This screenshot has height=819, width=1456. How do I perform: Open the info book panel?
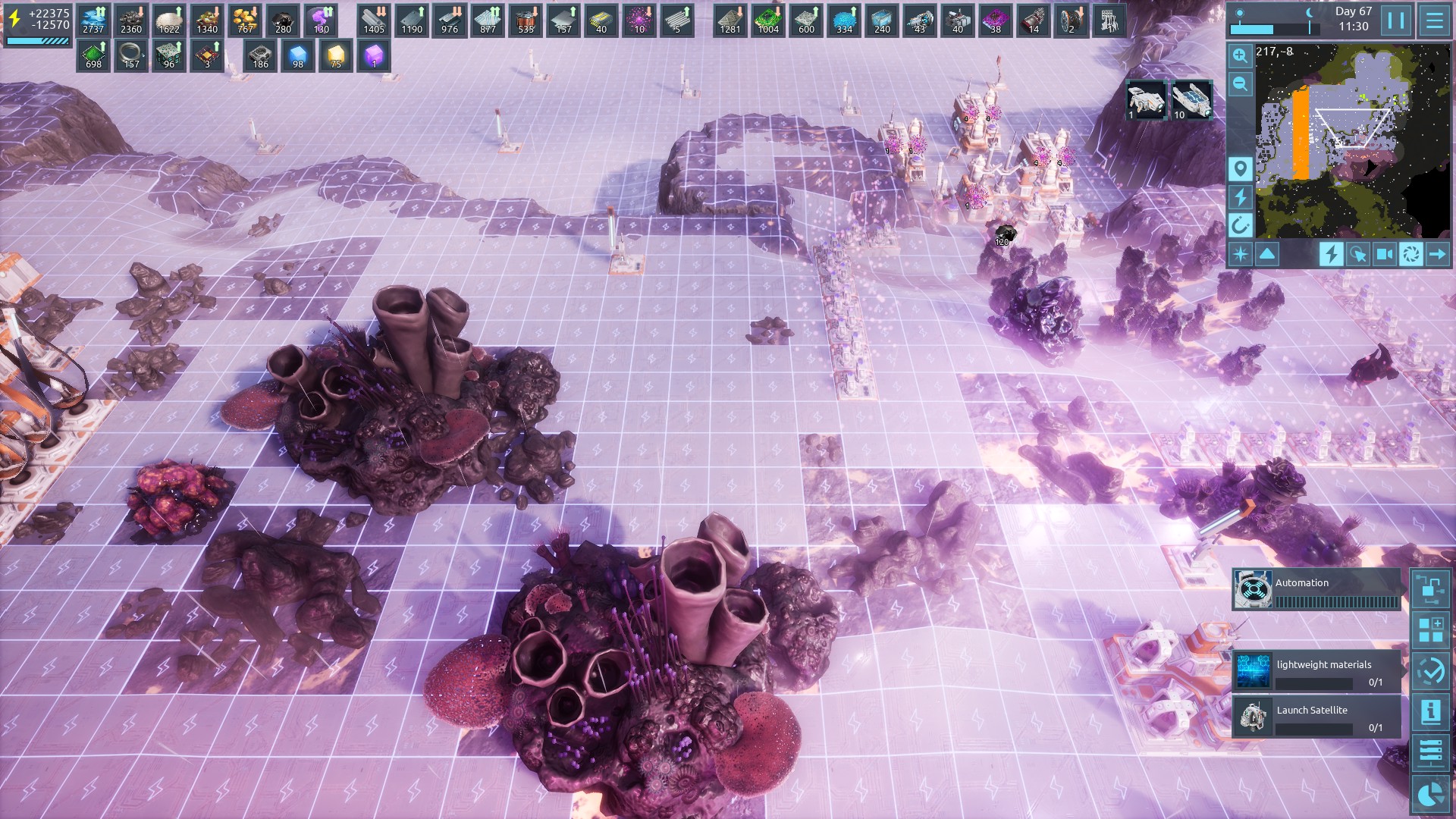click(x=1430, y=711)
